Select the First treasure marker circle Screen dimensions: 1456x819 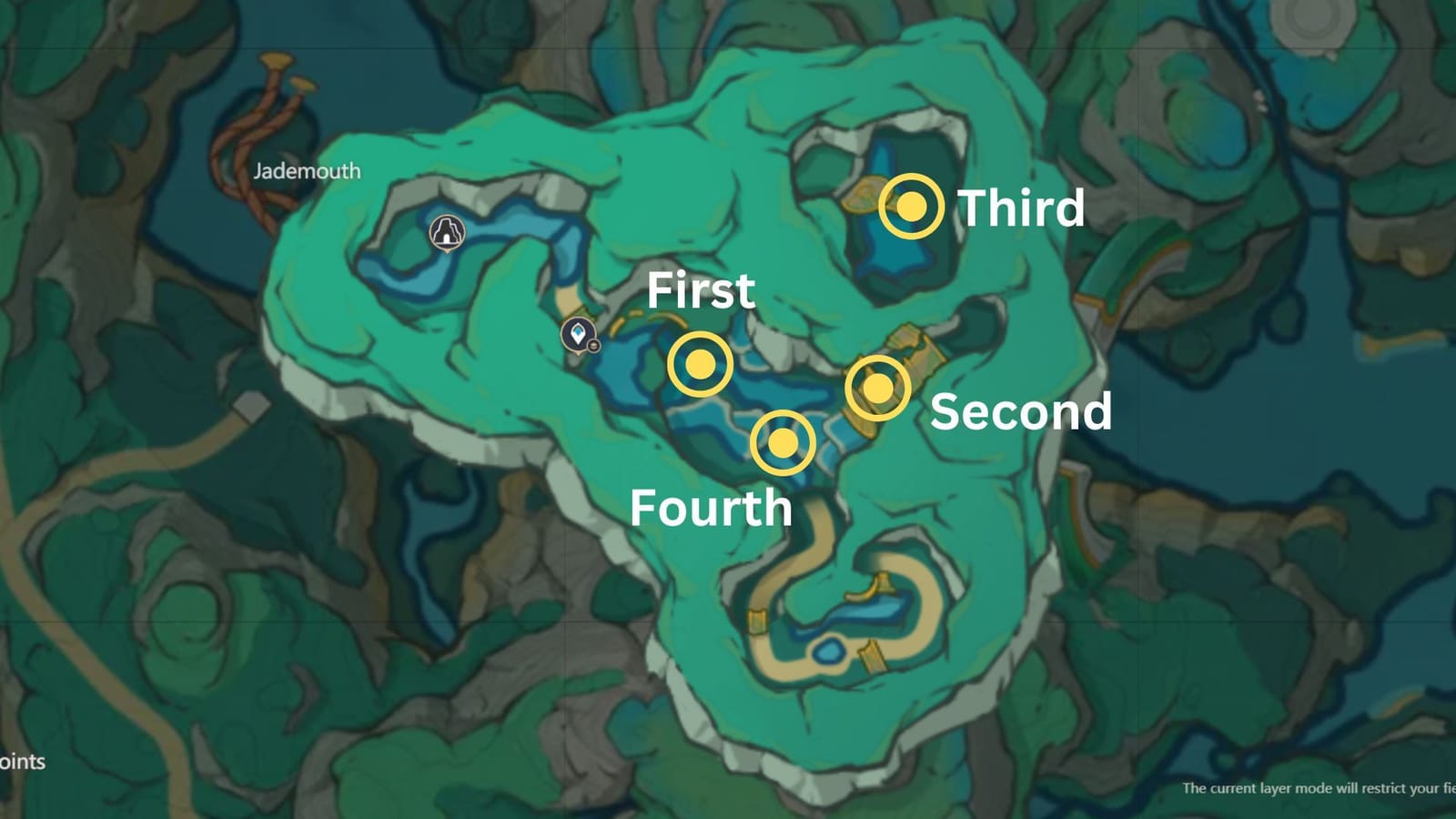click(x=699, y=365)
